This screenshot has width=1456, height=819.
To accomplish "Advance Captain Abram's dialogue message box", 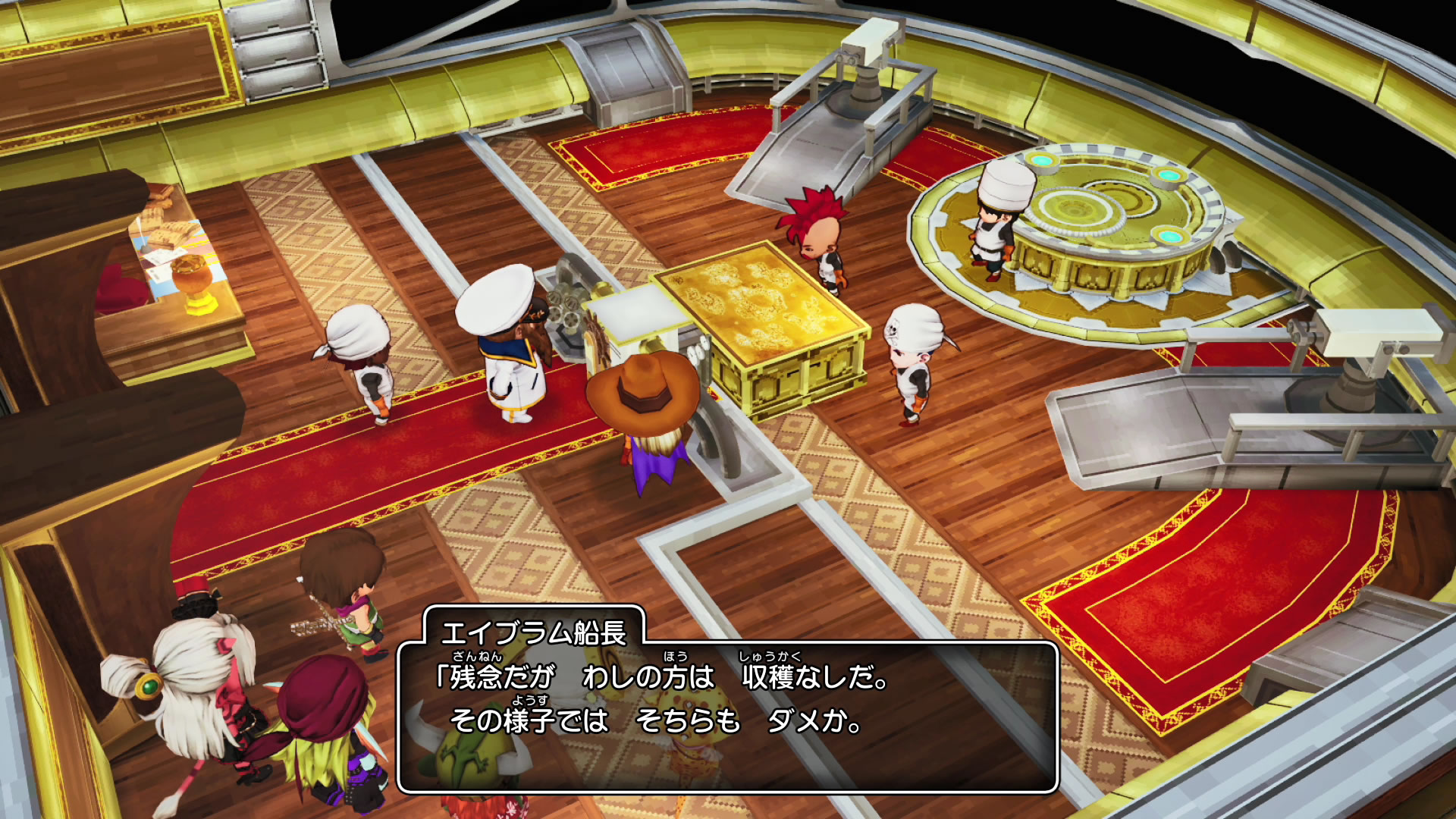I will (x=726, y=716).
